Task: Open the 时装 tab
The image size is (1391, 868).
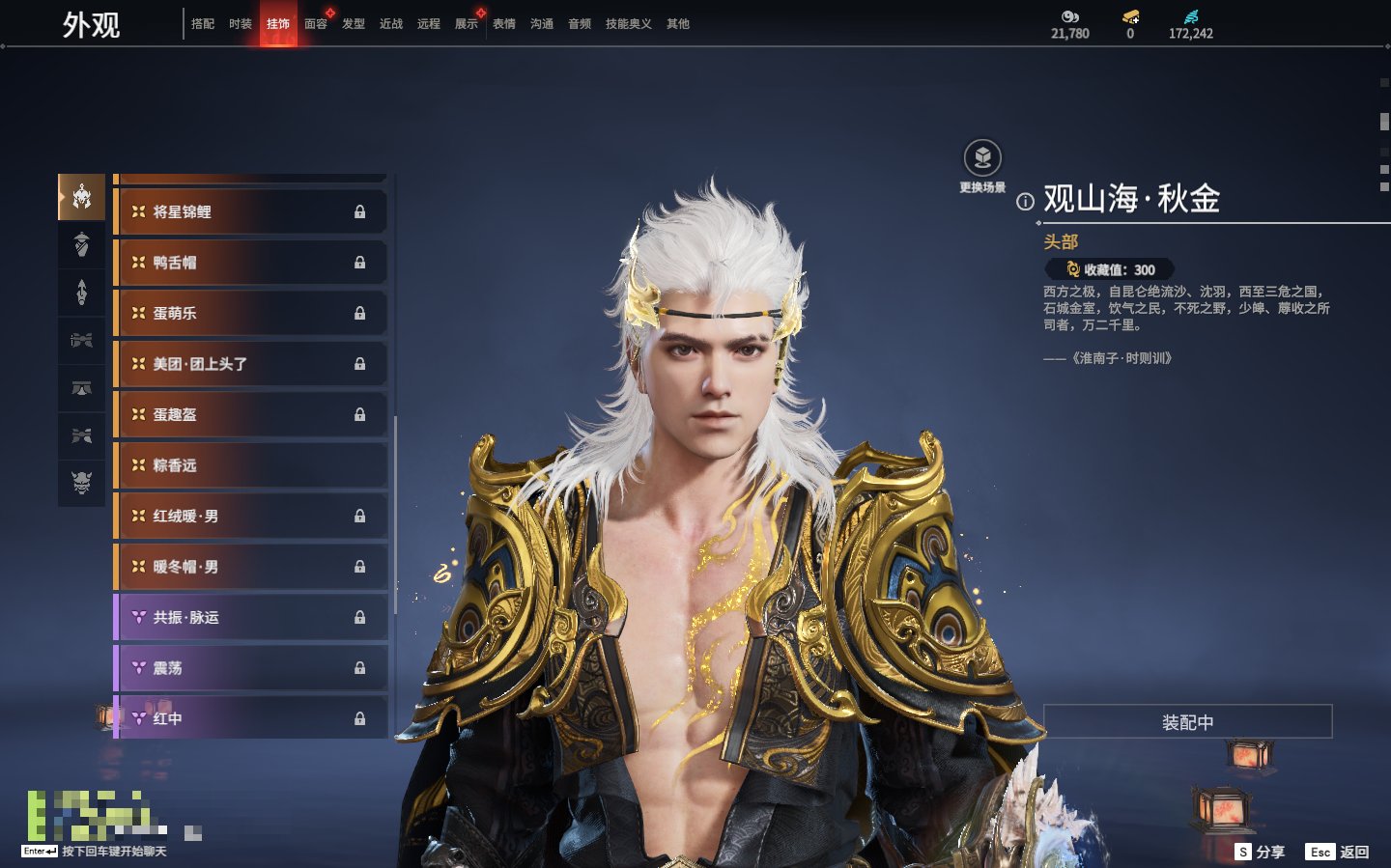Action: tap(241, 24)
